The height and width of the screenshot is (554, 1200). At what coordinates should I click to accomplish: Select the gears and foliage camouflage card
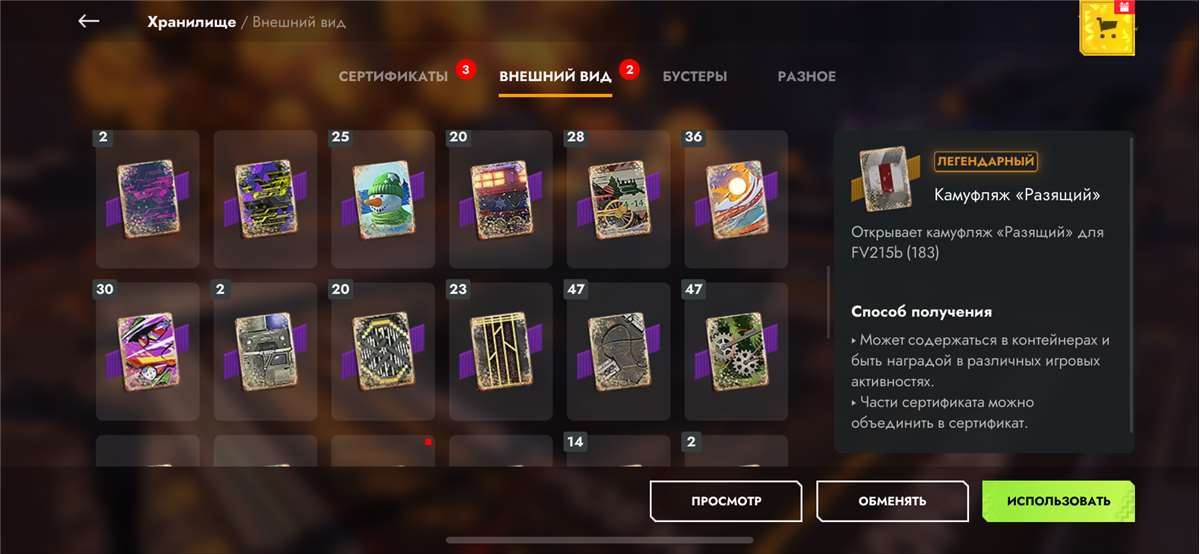point(736,351)
